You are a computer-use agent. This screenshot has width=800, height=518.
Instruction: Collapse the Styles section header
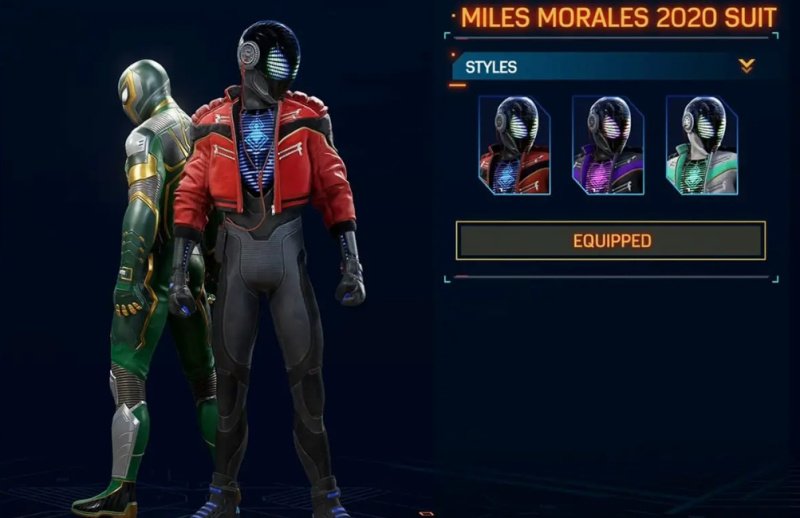[746, 67]
